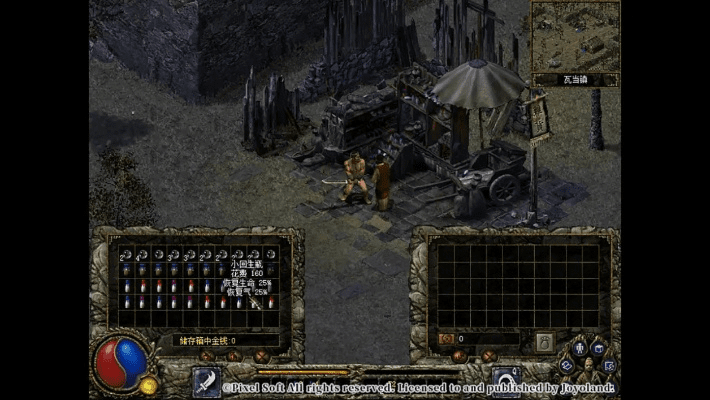Click the sword attack skill slot
The image size is (710, 400).
point(207,381)
